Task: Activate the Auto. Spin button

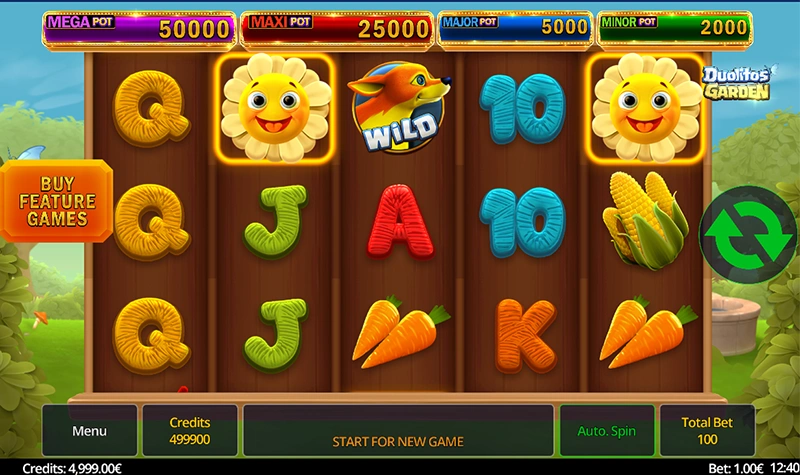Action: (607, 431)
